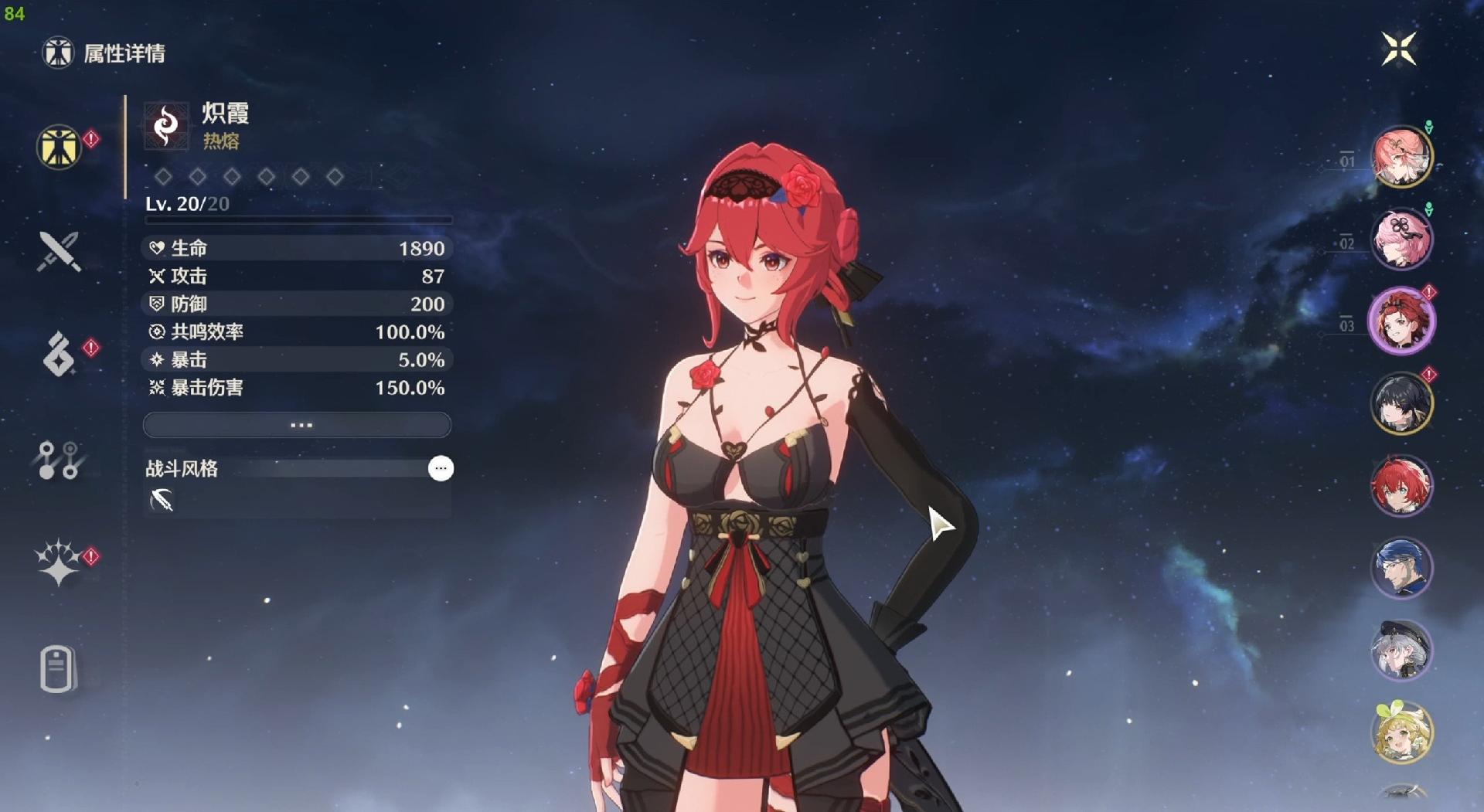Open the skill tree nodes tab

coord(59,460)
